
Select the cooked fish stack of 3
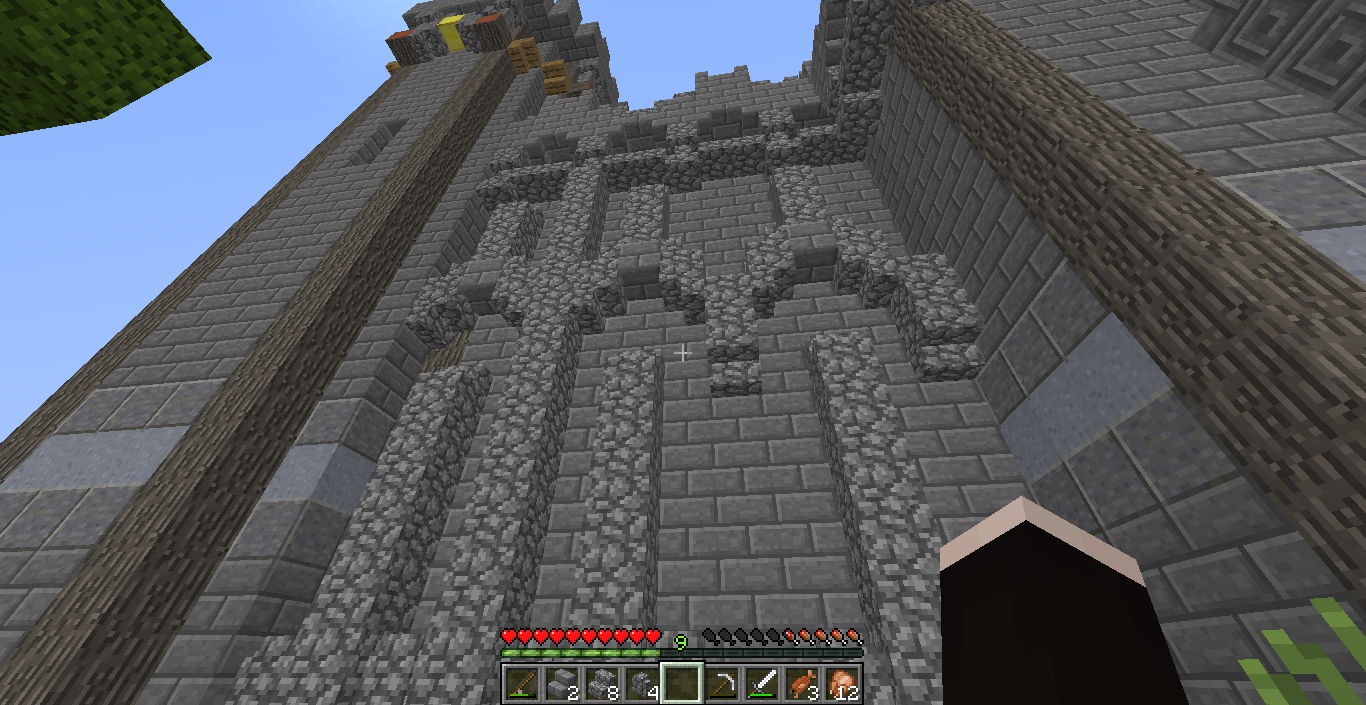[x=801, y=684]
